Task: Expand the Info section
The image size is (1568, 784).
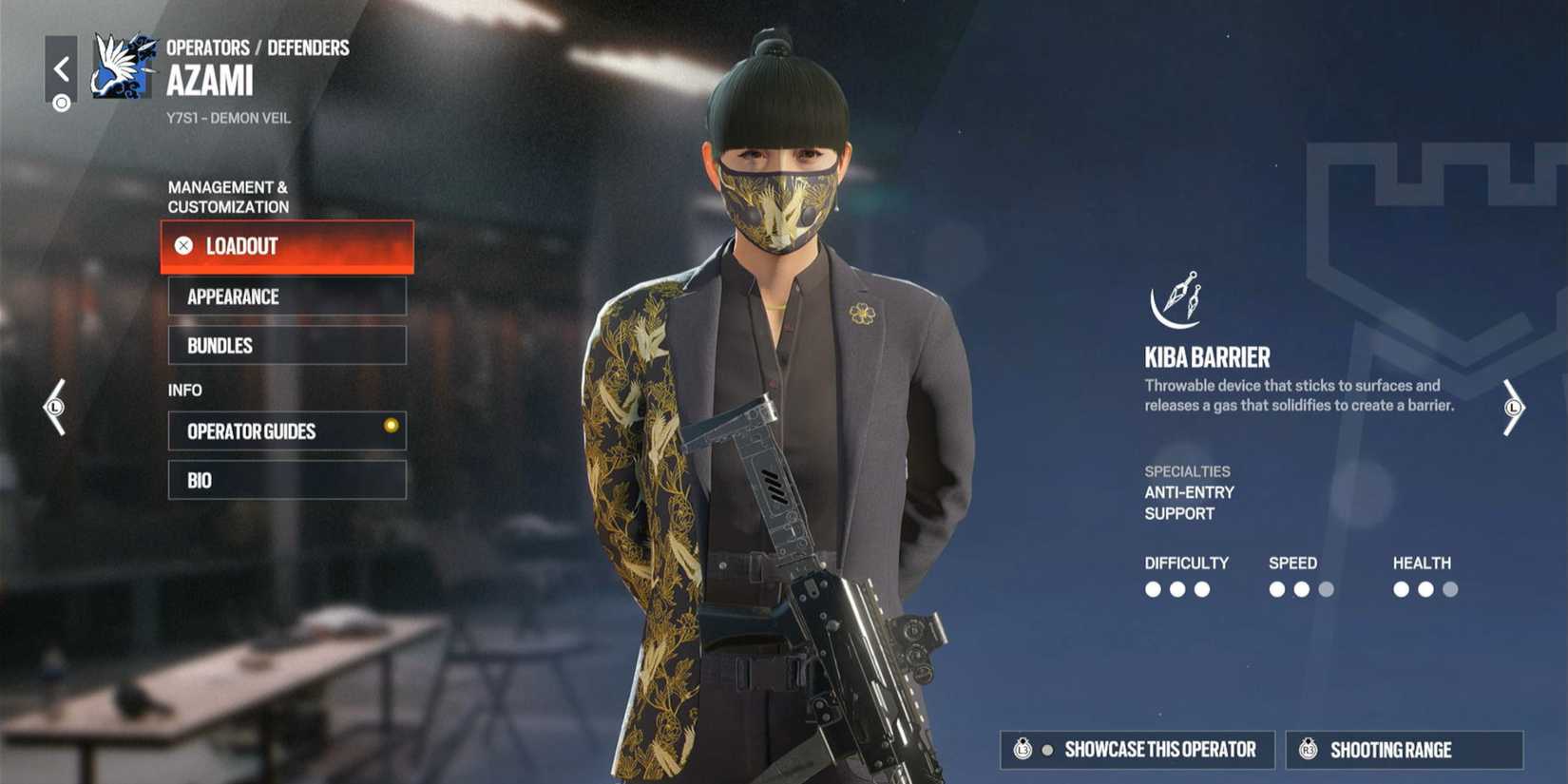Action: (184, 390)
